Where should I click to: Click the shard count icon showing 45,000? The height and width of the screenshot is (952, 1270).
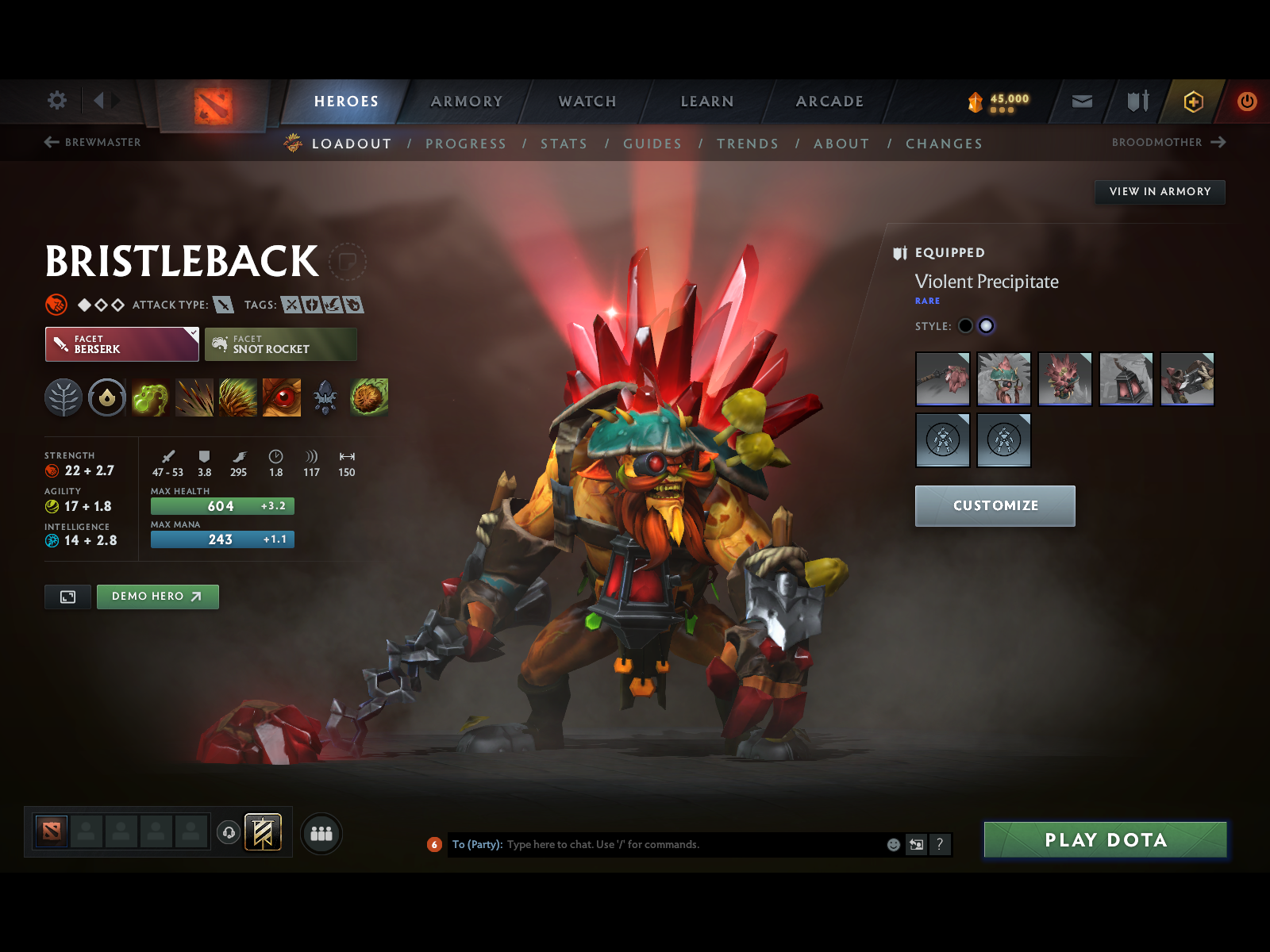[x=975, y=102]
